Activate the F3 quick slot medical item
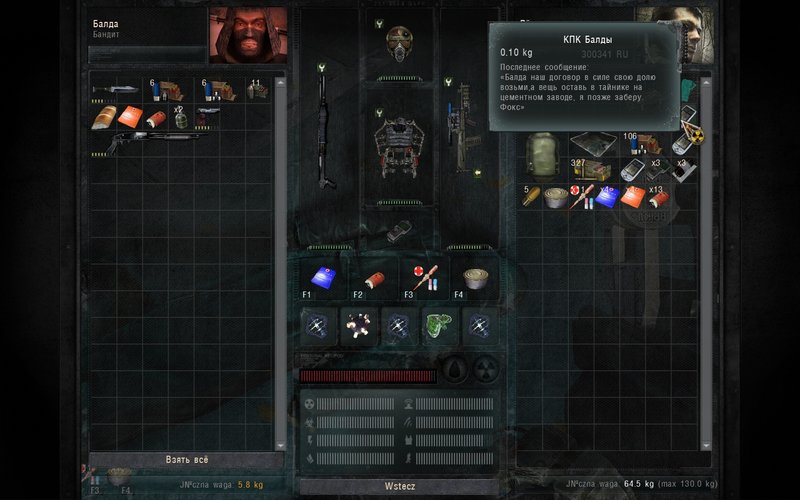 tap(424, 277)
